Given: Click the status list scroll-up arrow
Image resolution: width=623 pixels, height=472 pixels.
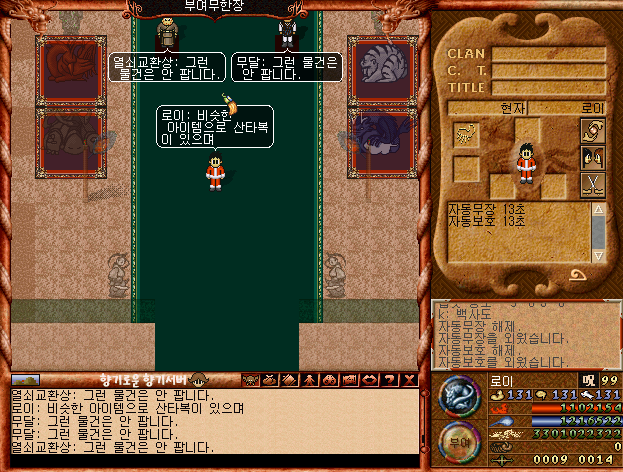Looking at the screenshot, I should click(x=598, y=209).
